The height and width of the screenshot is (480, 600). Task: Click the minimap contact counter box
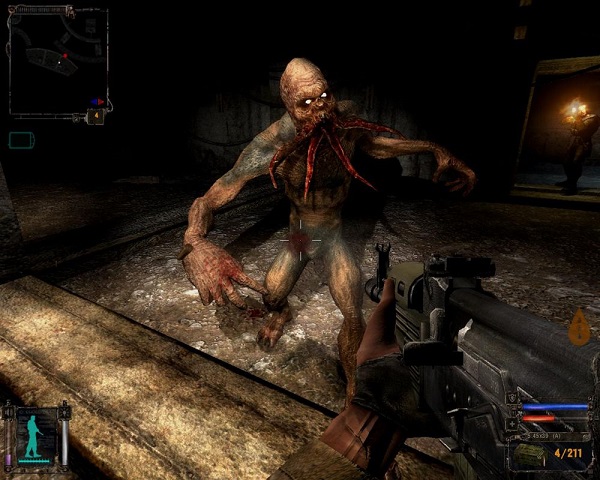point(95,116)
